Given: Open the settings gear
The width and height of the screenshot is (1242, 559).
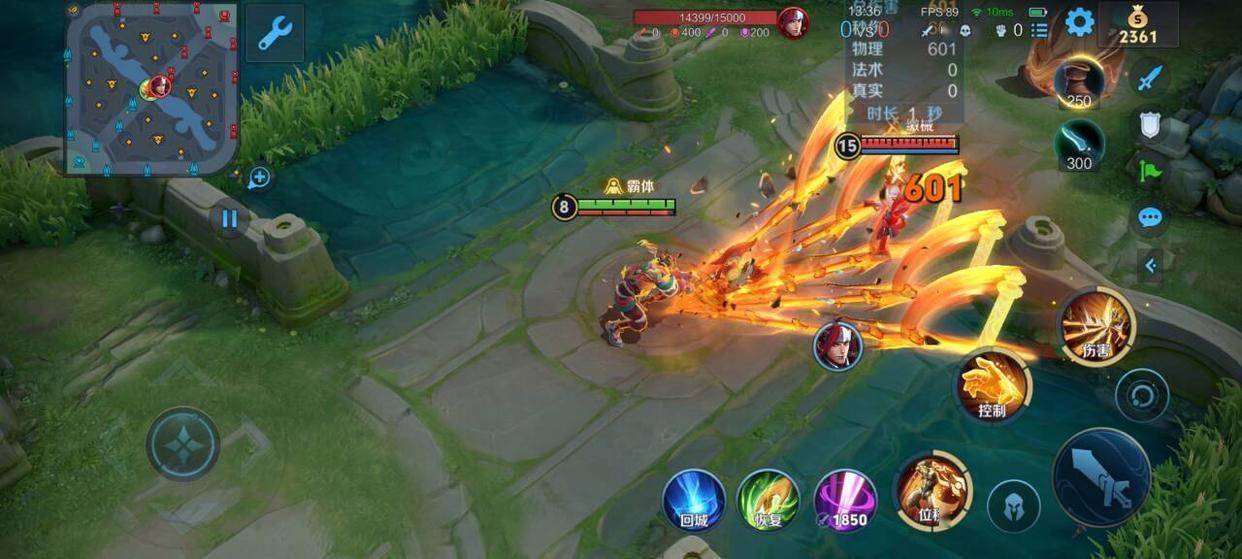Looking at the screenshot, I should [1079, 22].
